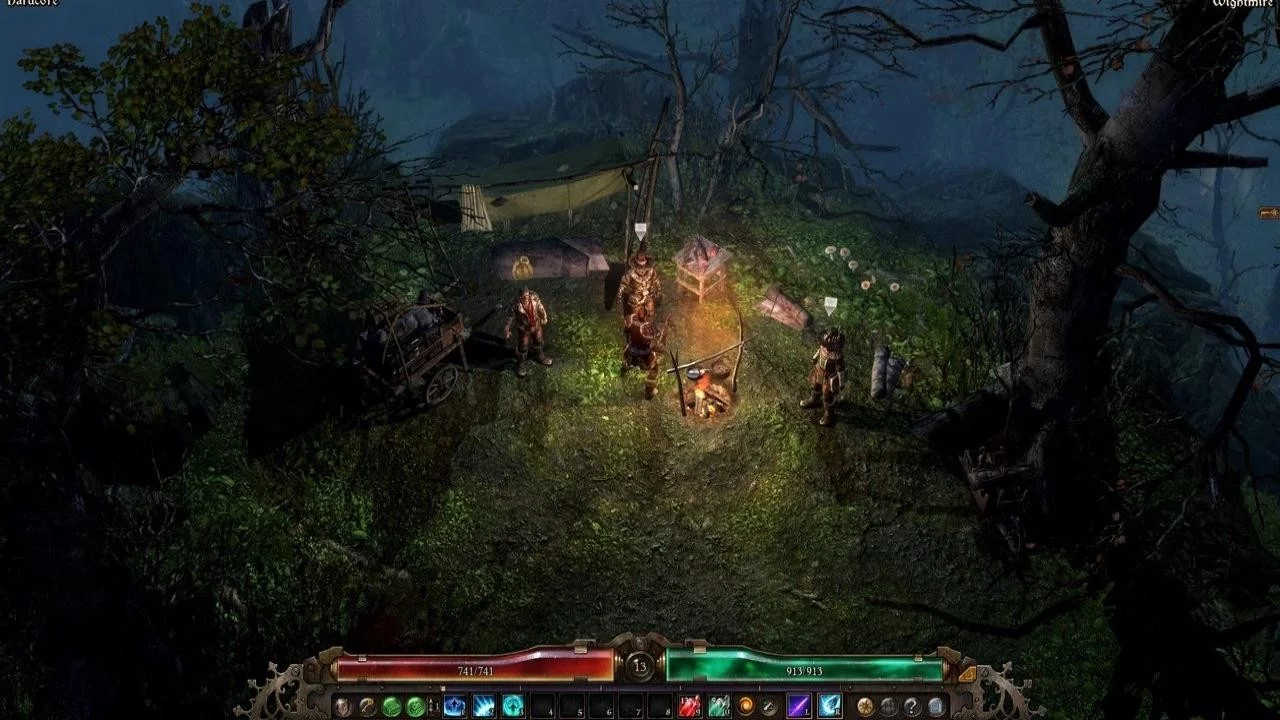Select the purple left-mouse attack skill
This screenshot has height=720, width=1280.
click(799, 706)
